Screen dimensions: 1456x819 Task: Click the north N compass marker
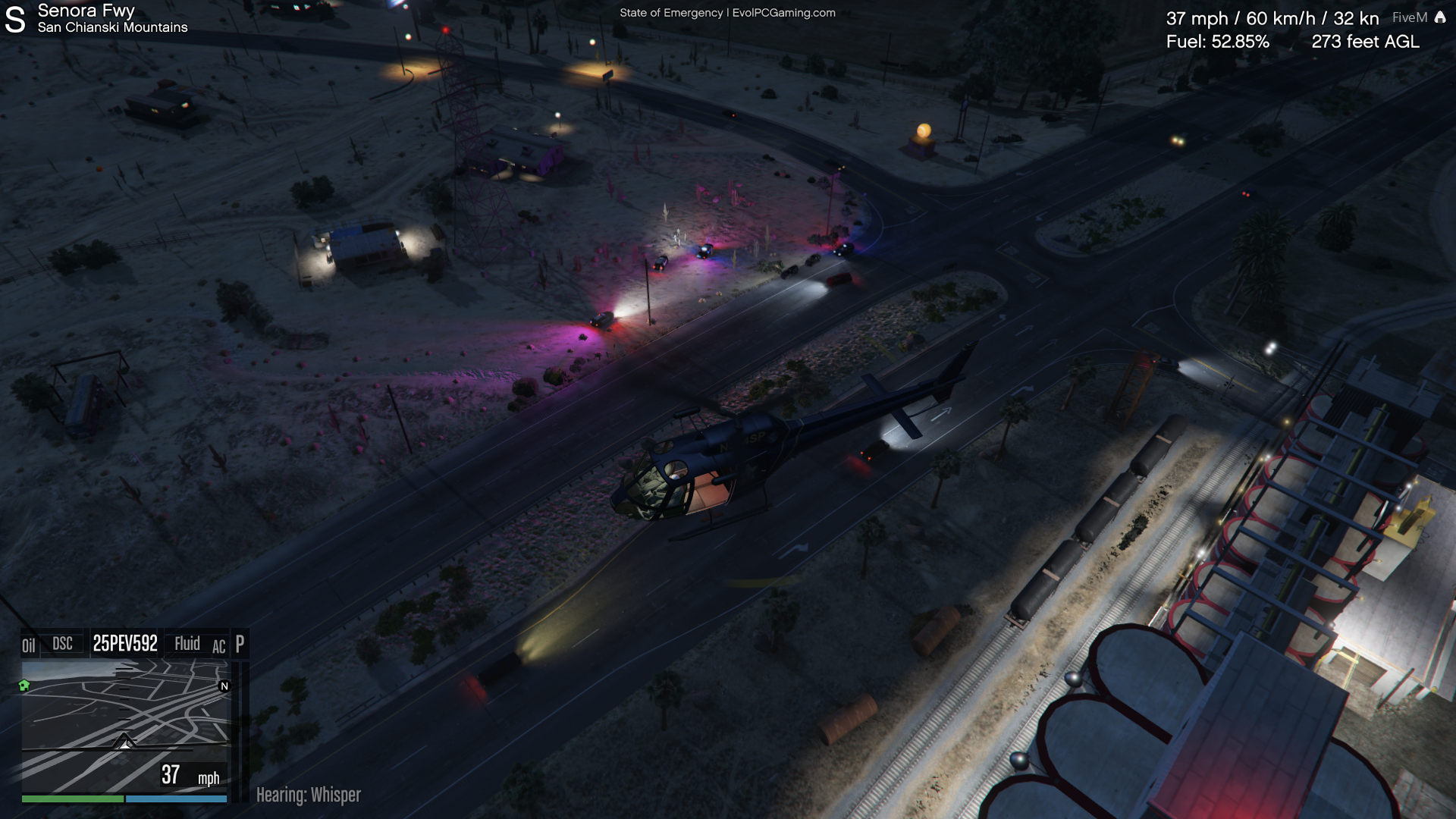click(x=224, y=686)
